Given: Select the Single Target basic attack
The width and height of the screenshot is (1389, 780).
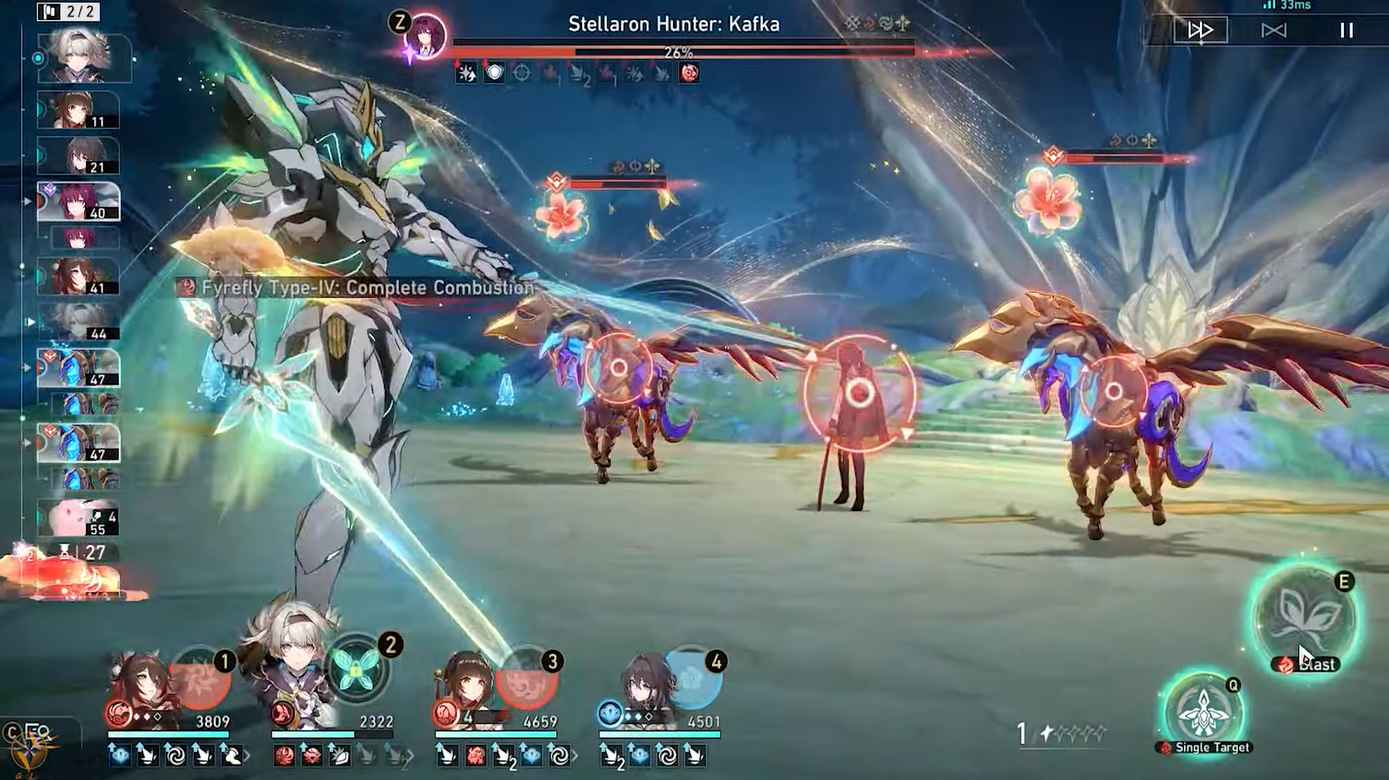Looking at the screenshot, I should [x=1204, y=711].
